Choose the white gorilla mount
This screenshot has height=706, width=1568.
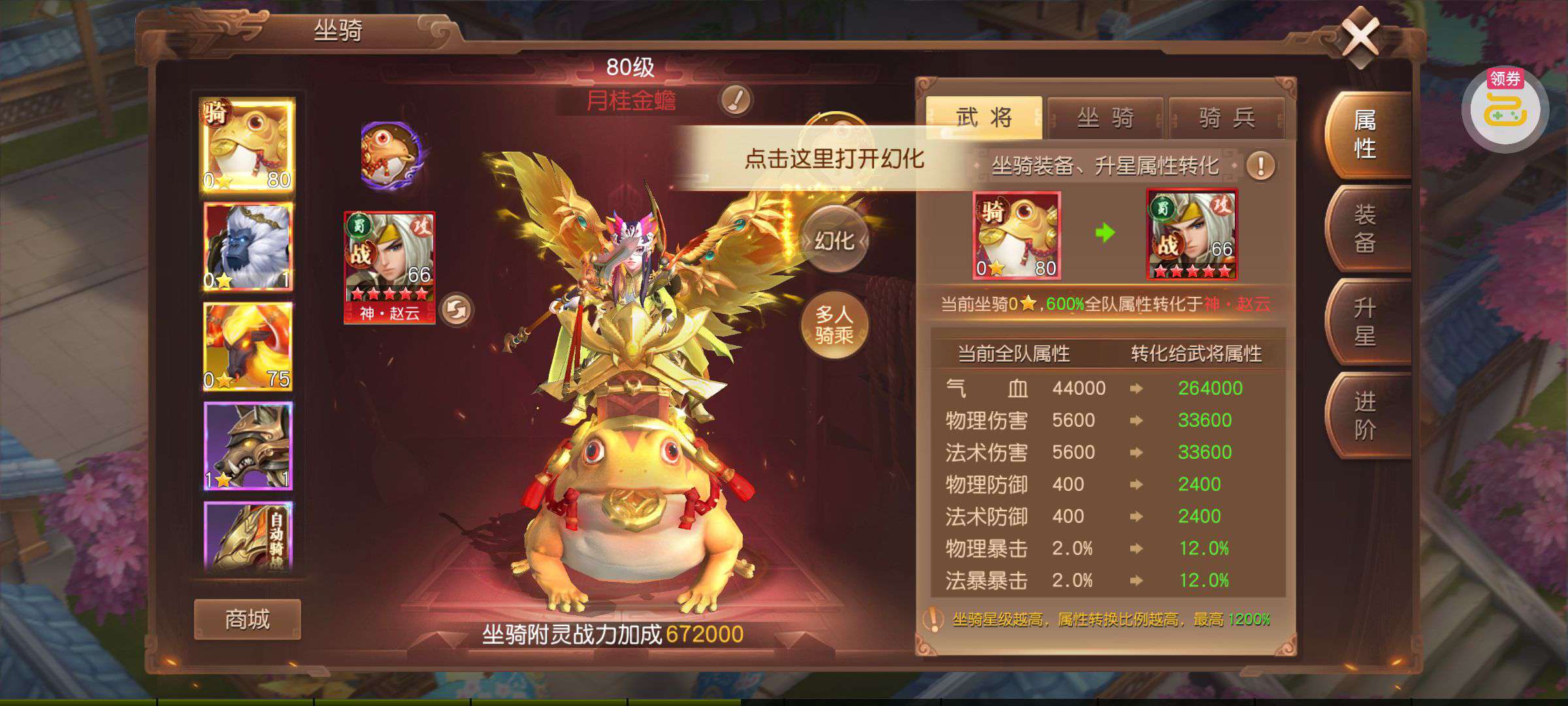click(x=248, y=246)
